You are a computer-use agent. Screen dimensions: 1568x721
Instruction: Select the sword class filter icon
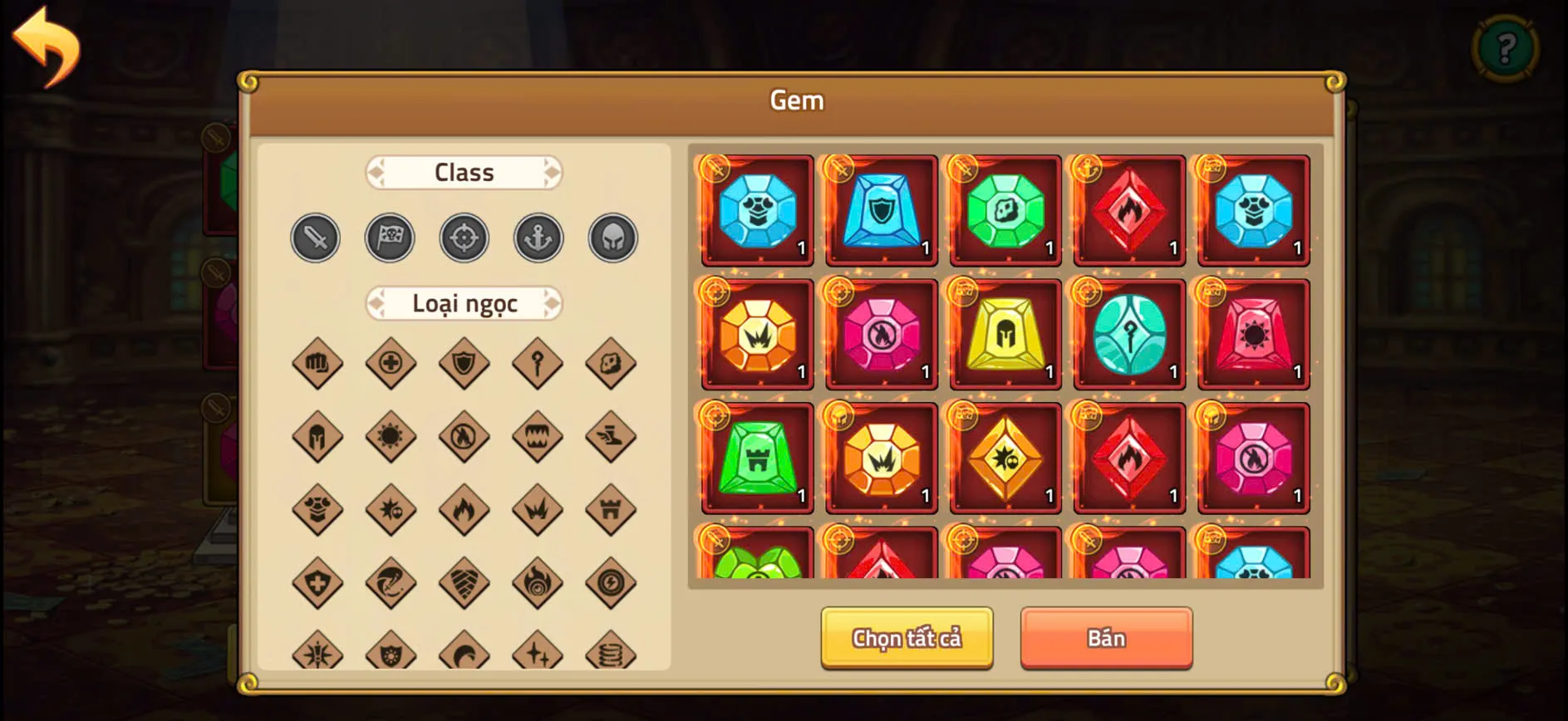pos(315,238)
